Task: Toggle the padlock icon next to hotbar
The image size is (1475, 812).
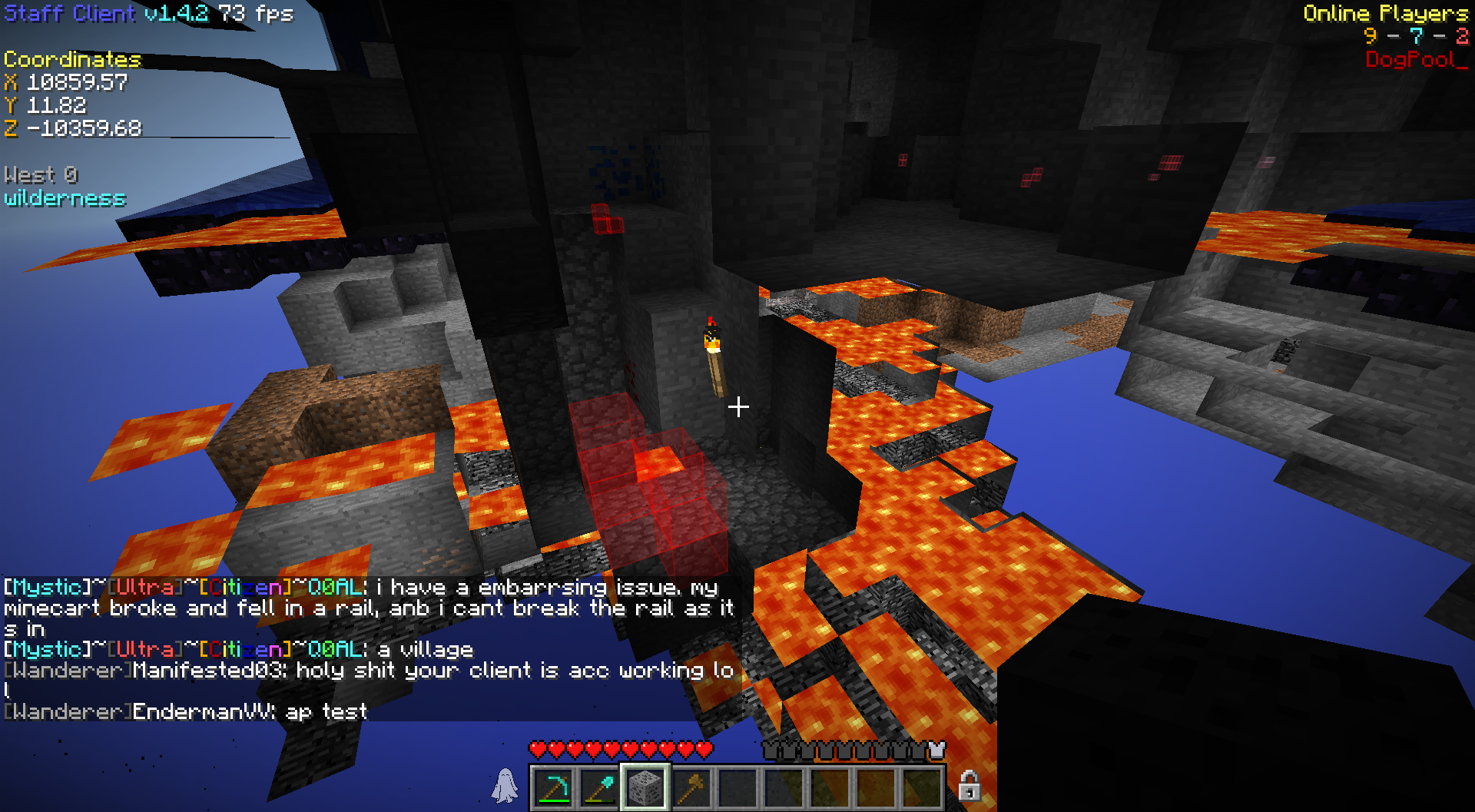Action: 970,787
